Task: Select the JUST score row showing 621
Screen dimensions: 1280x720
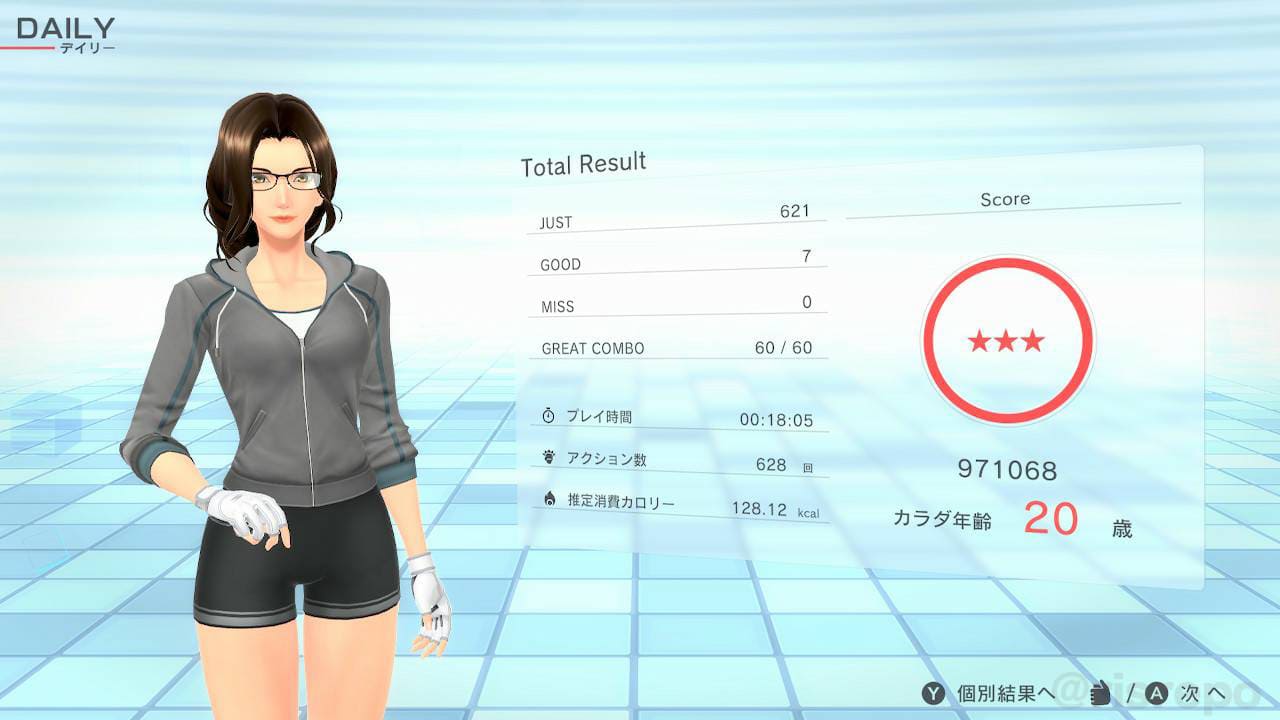Action: [675, 218]
